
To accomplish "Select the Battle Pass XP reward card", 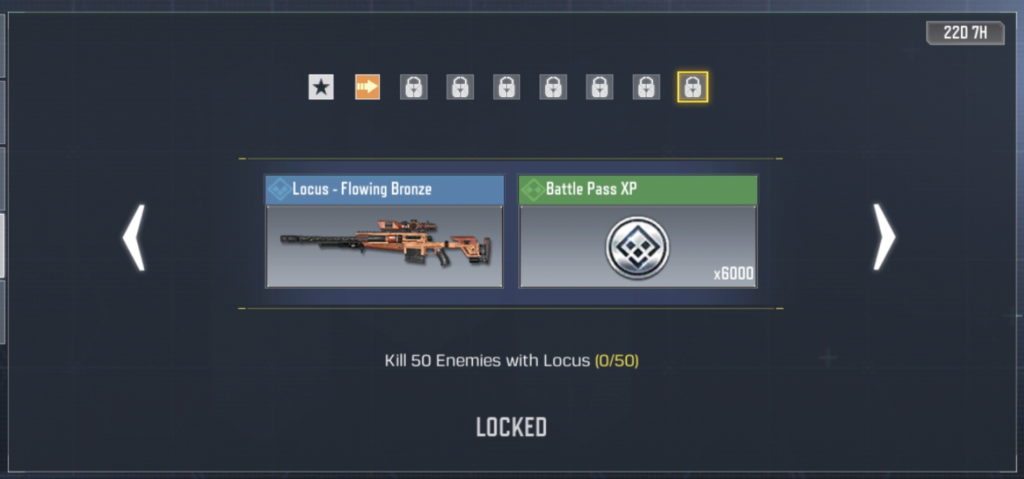I will point(638,232).
